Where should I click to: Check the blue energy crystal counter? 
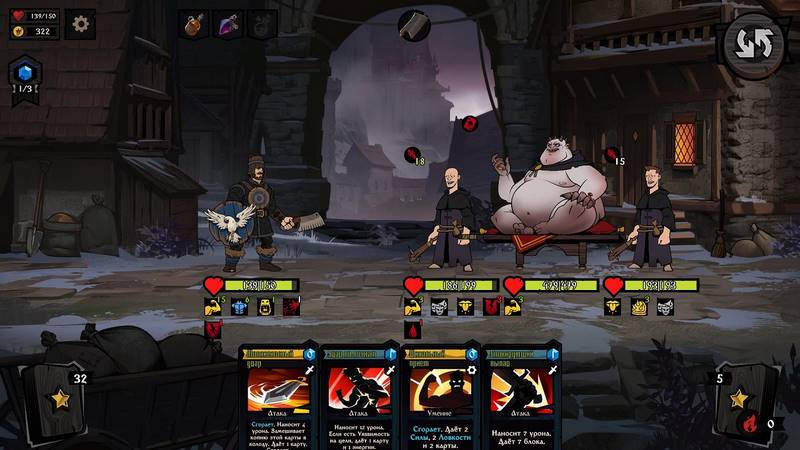(x=25, y=72)
